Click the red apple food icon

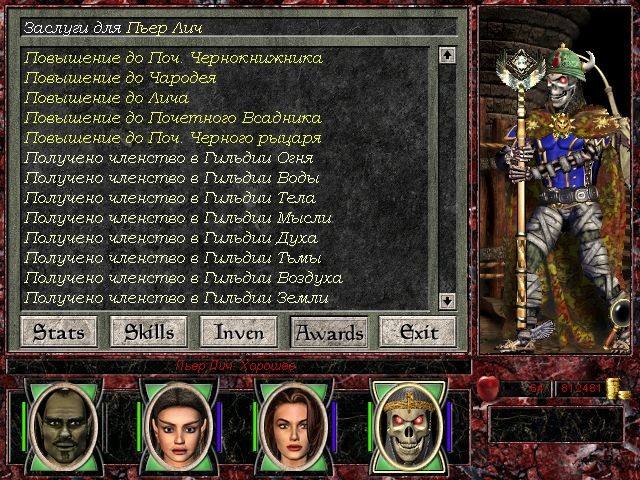click(x=490, y=386)
